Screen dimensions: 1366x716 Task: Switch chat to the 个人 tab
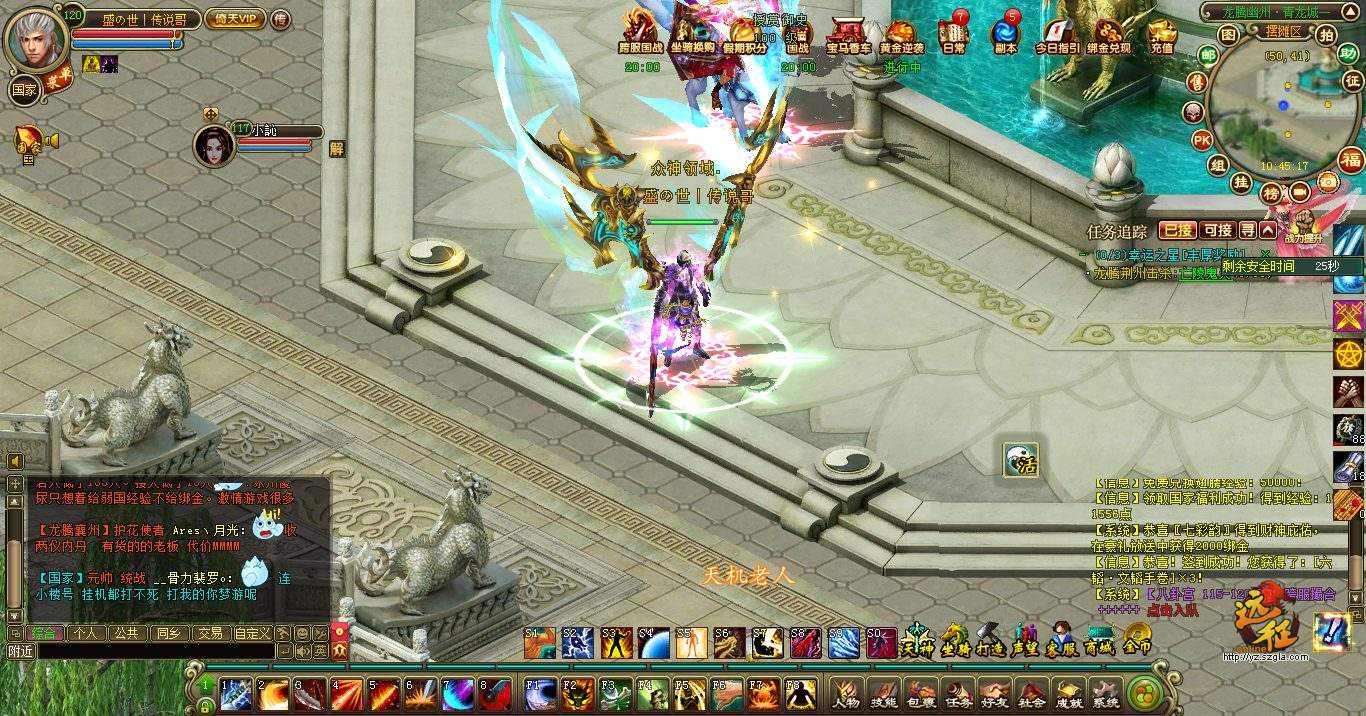86,633
